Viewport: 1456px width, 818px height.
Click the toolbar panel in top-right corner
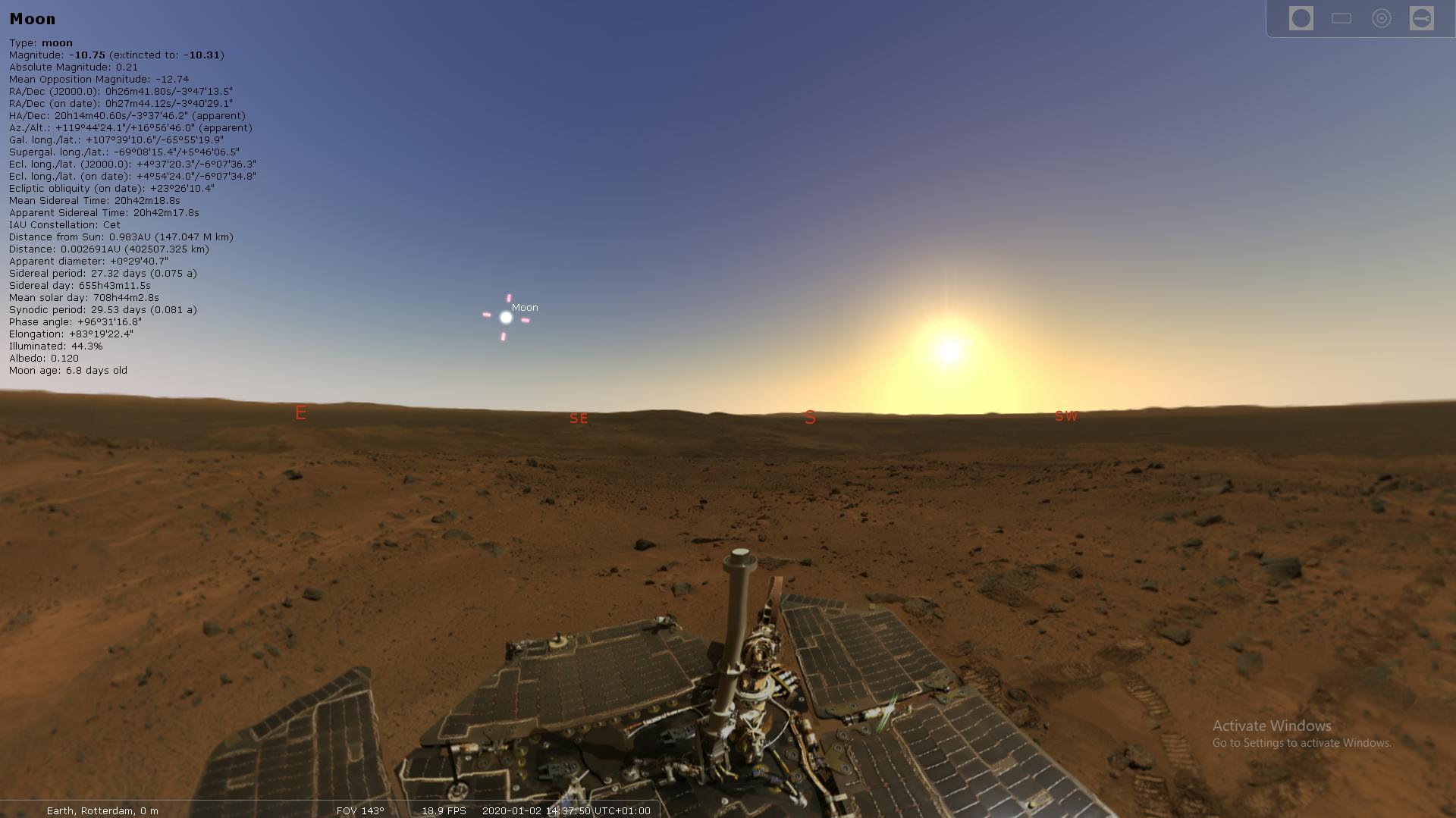tap(1361, 17)
